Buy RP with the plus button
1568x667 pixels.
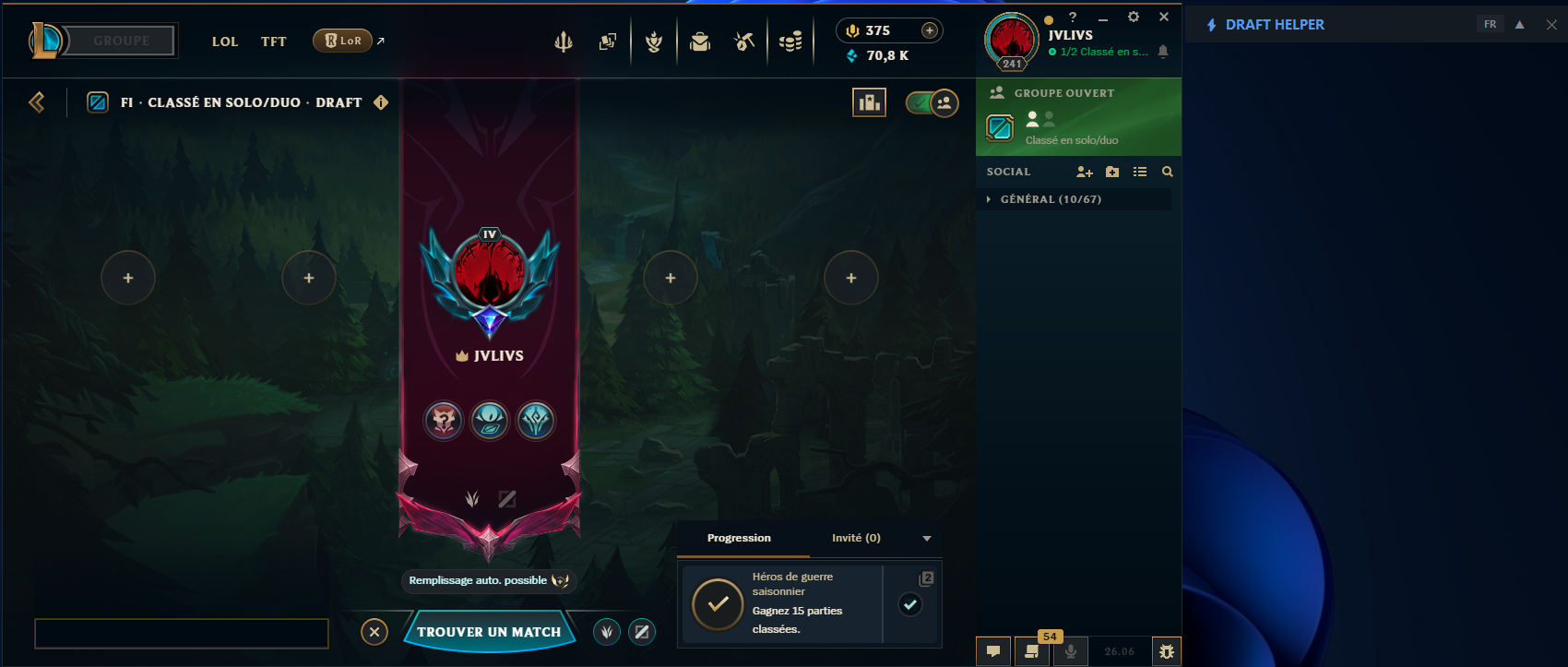930,30
